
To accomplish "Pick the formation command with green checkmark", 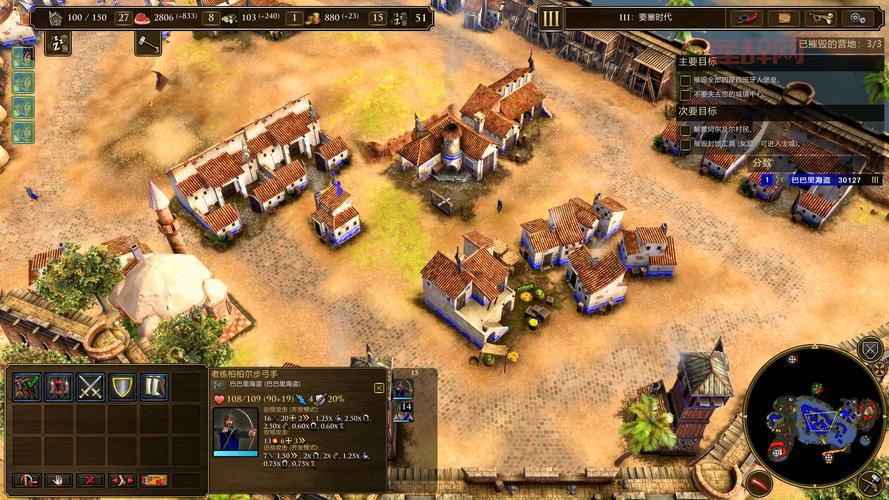I will (27, 387).
